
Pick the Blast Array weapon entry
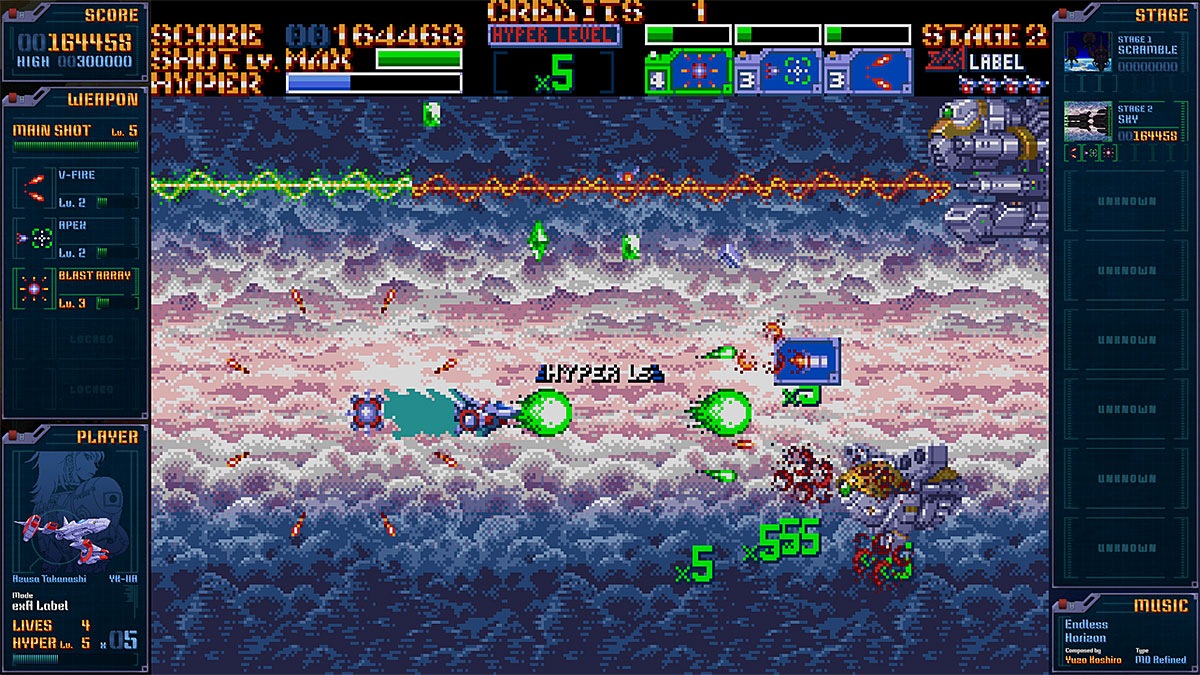pos(76,289)
